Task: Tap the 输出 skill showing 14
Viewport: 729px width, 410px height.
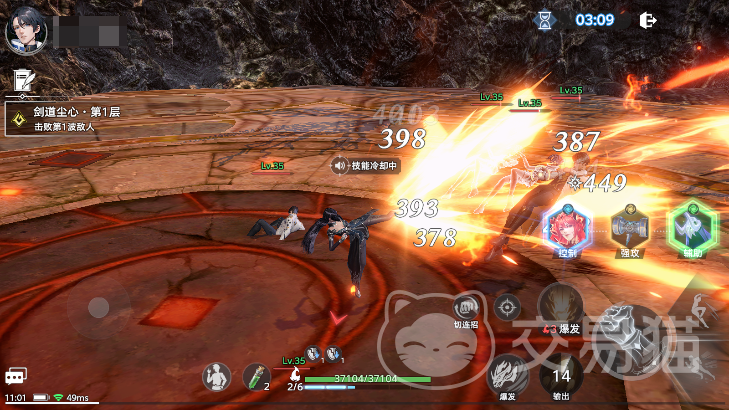Action: [x=561, y=377]
